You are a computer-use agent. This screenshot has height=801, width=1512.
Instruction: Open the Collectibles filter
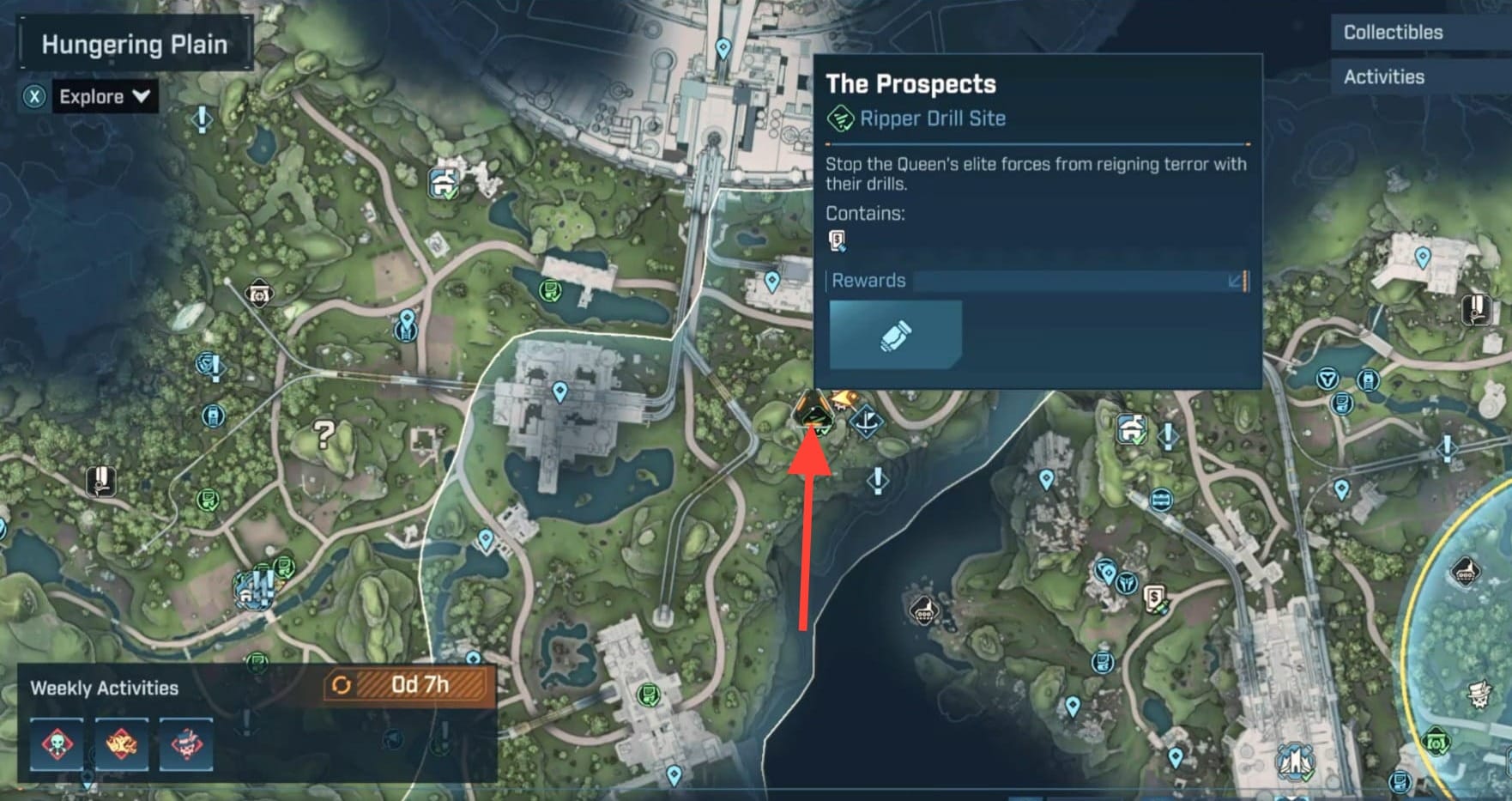click(x=1392, y=33)
